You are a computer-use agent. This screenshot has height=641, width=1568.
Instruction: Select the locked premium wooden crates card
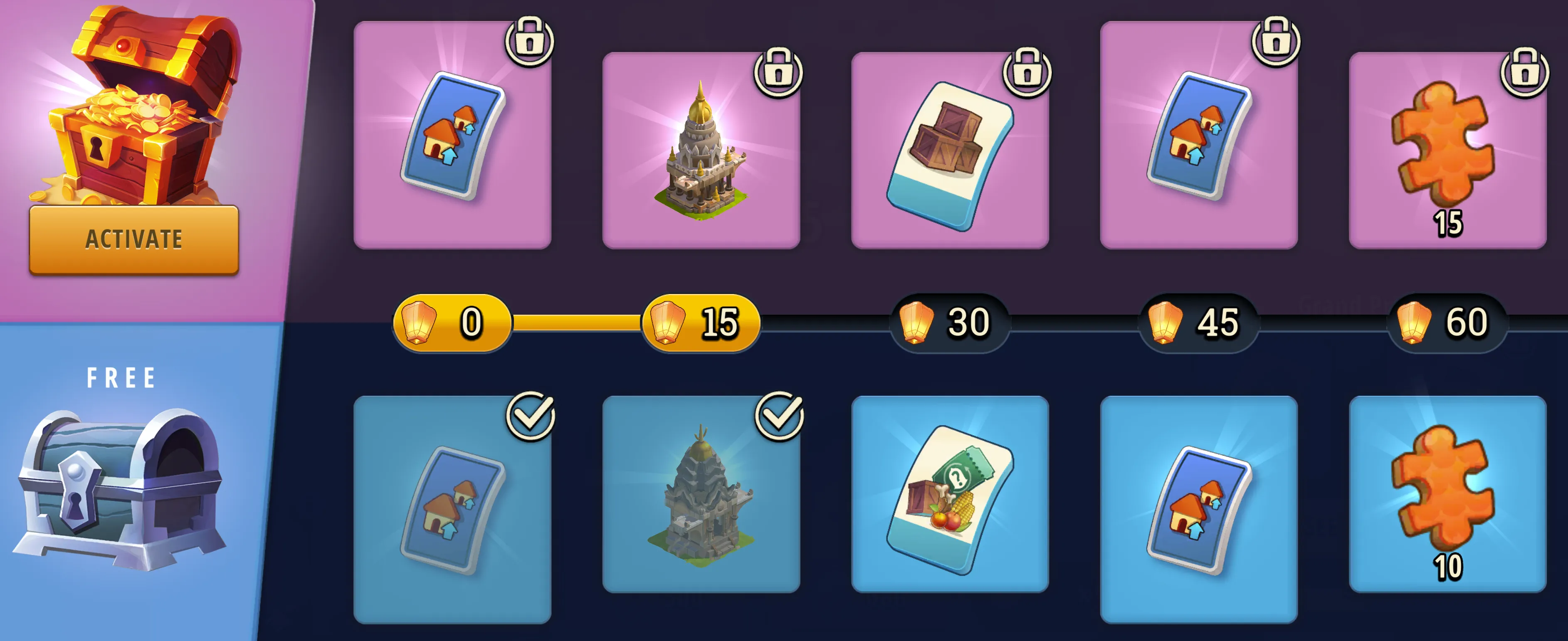pos(950,150)
